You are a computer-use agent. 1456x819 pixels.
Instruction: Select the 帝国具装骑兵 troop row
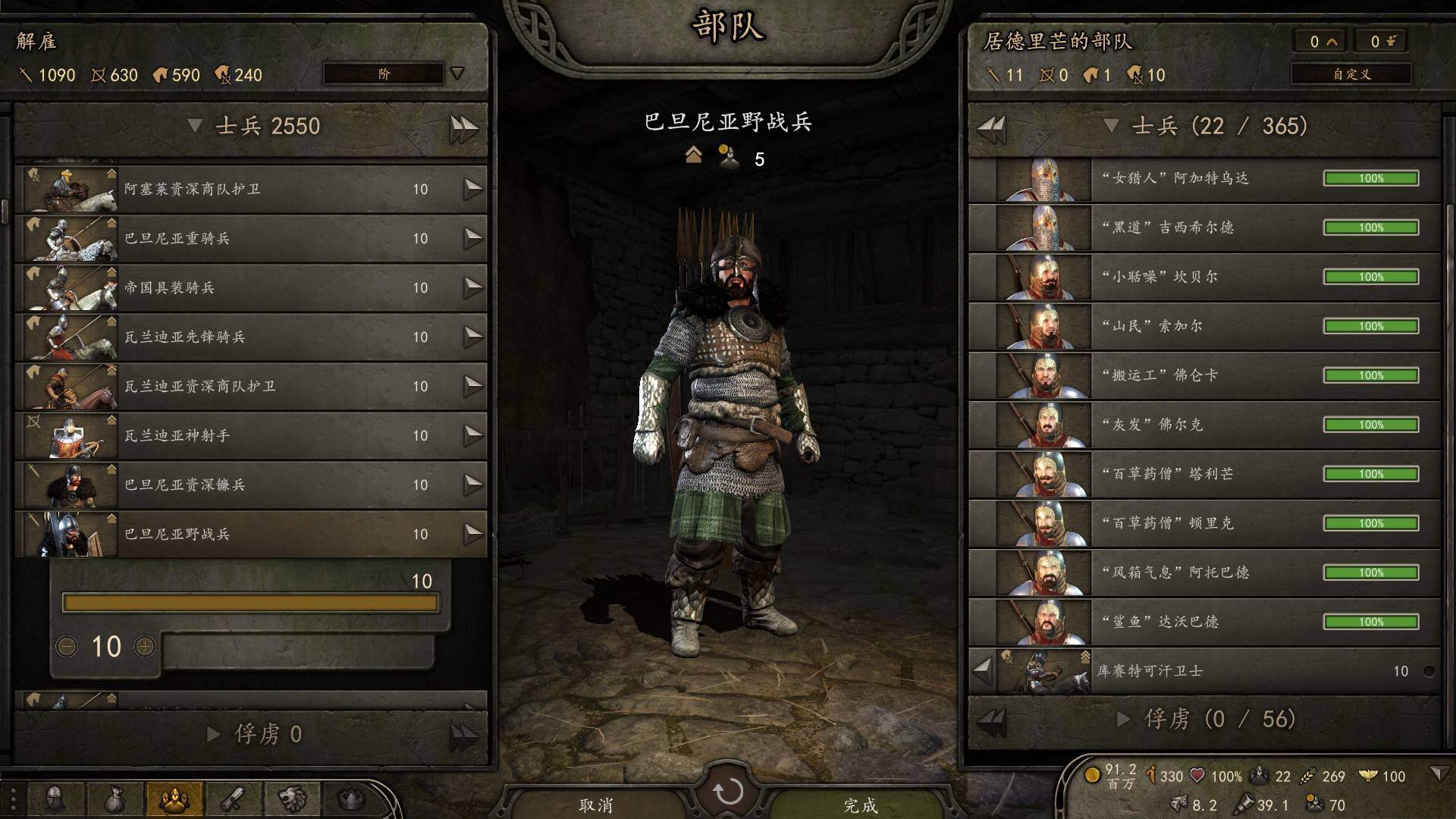click(x=250, y=287)
